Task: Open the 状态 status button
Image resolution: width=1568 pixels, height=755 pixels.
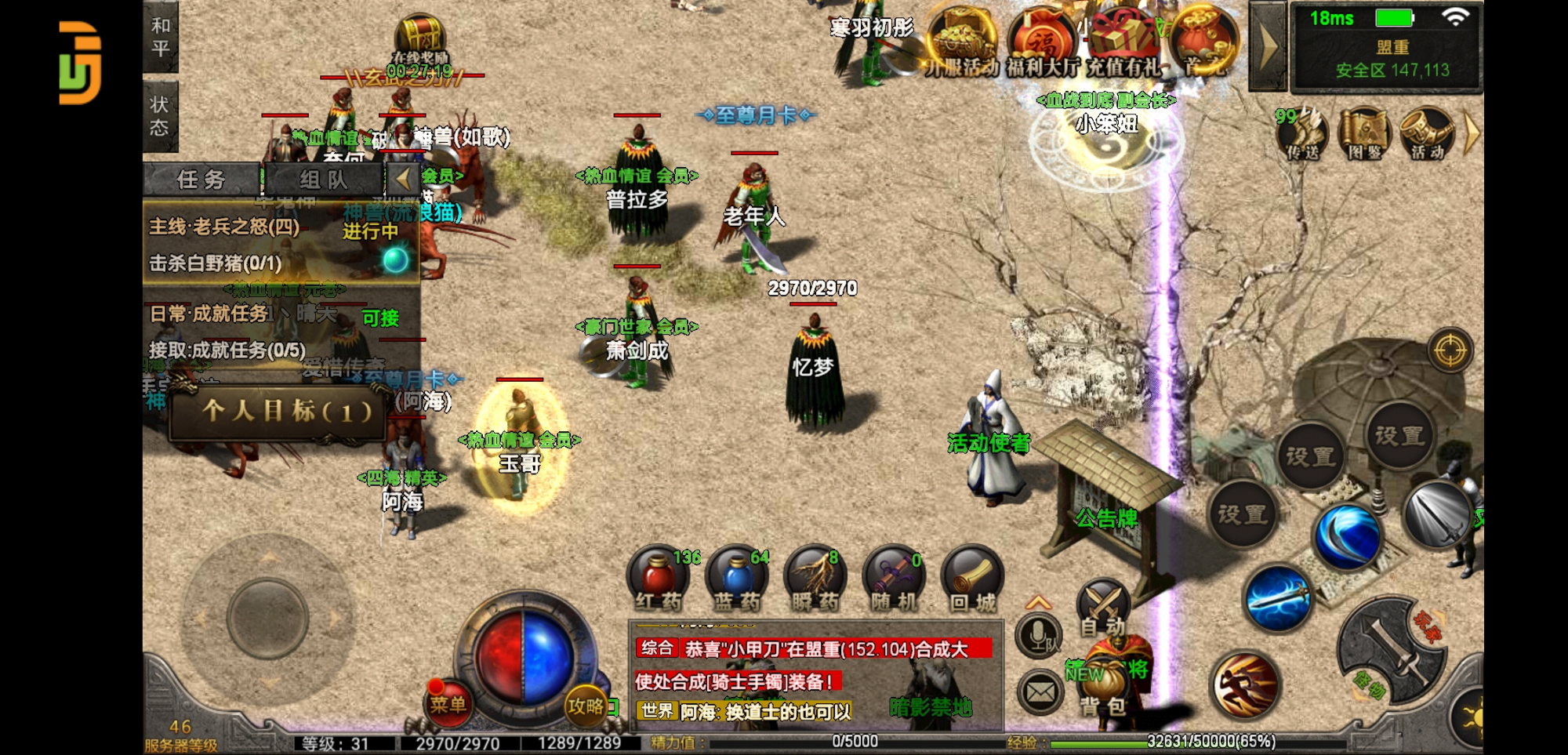Action: click(160, 116)
